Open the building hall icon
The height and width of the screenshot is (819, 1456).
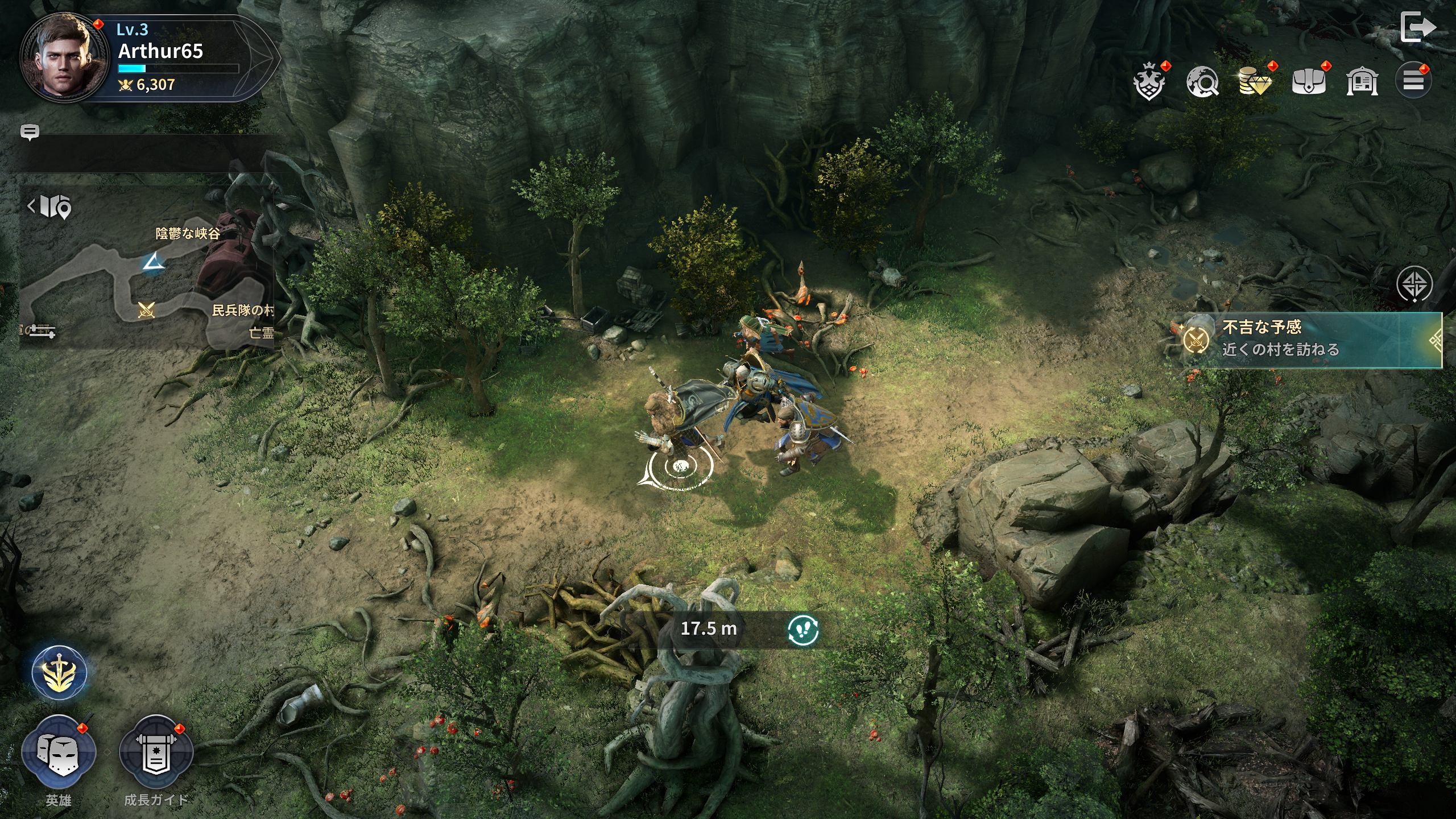pyautogui.click(x=1362, y=82)
